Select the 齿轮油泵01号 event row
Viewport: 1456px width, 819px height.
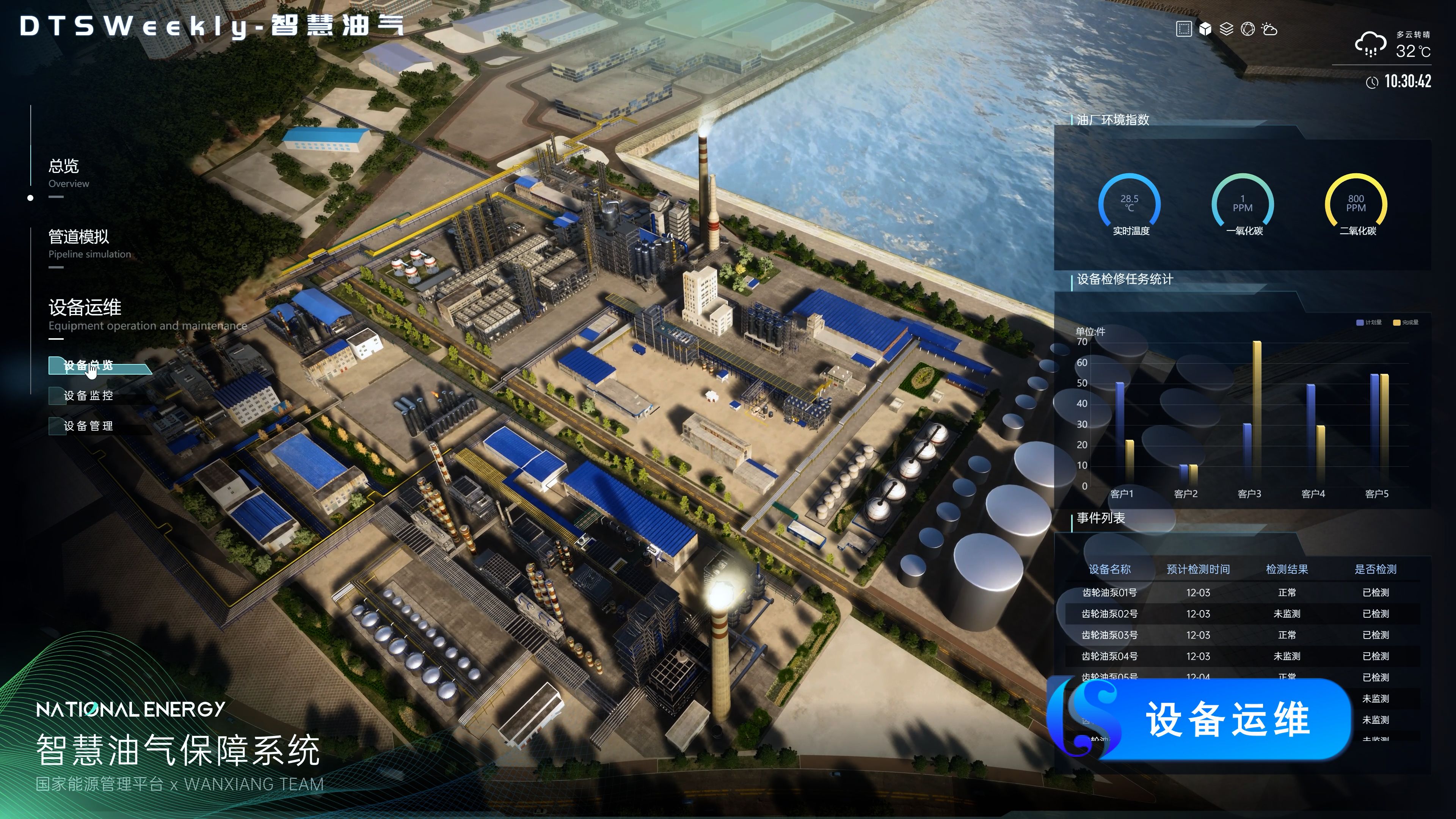point(1243,592)
